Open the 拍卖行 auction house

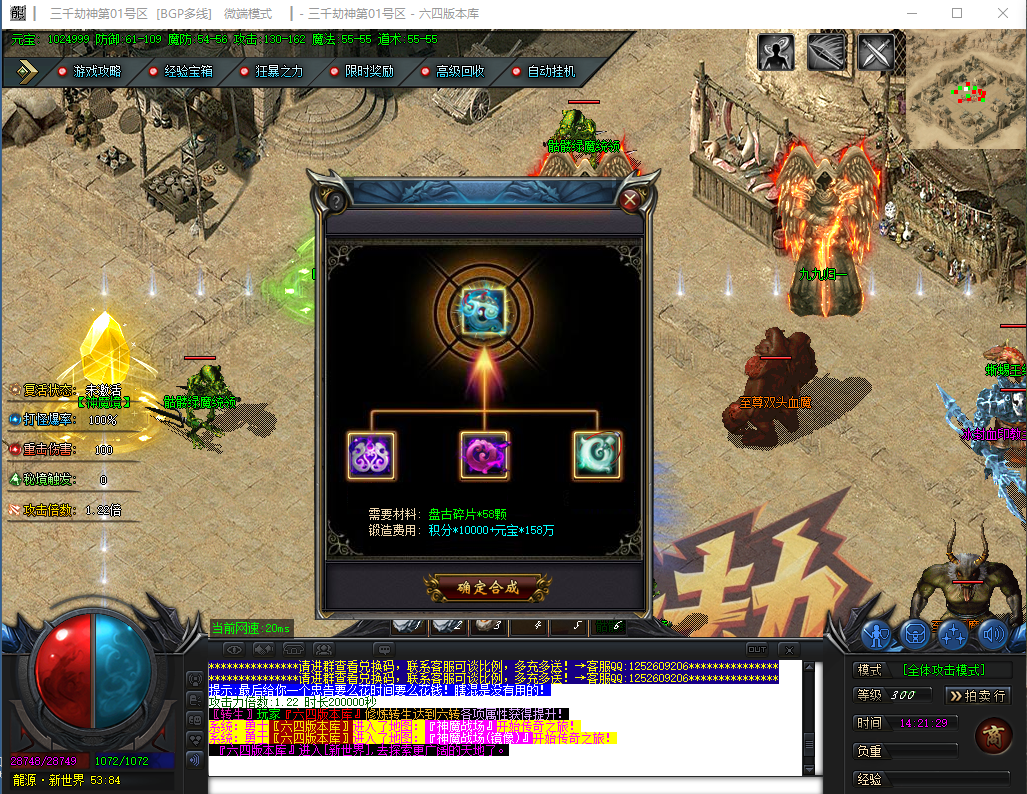977,695
